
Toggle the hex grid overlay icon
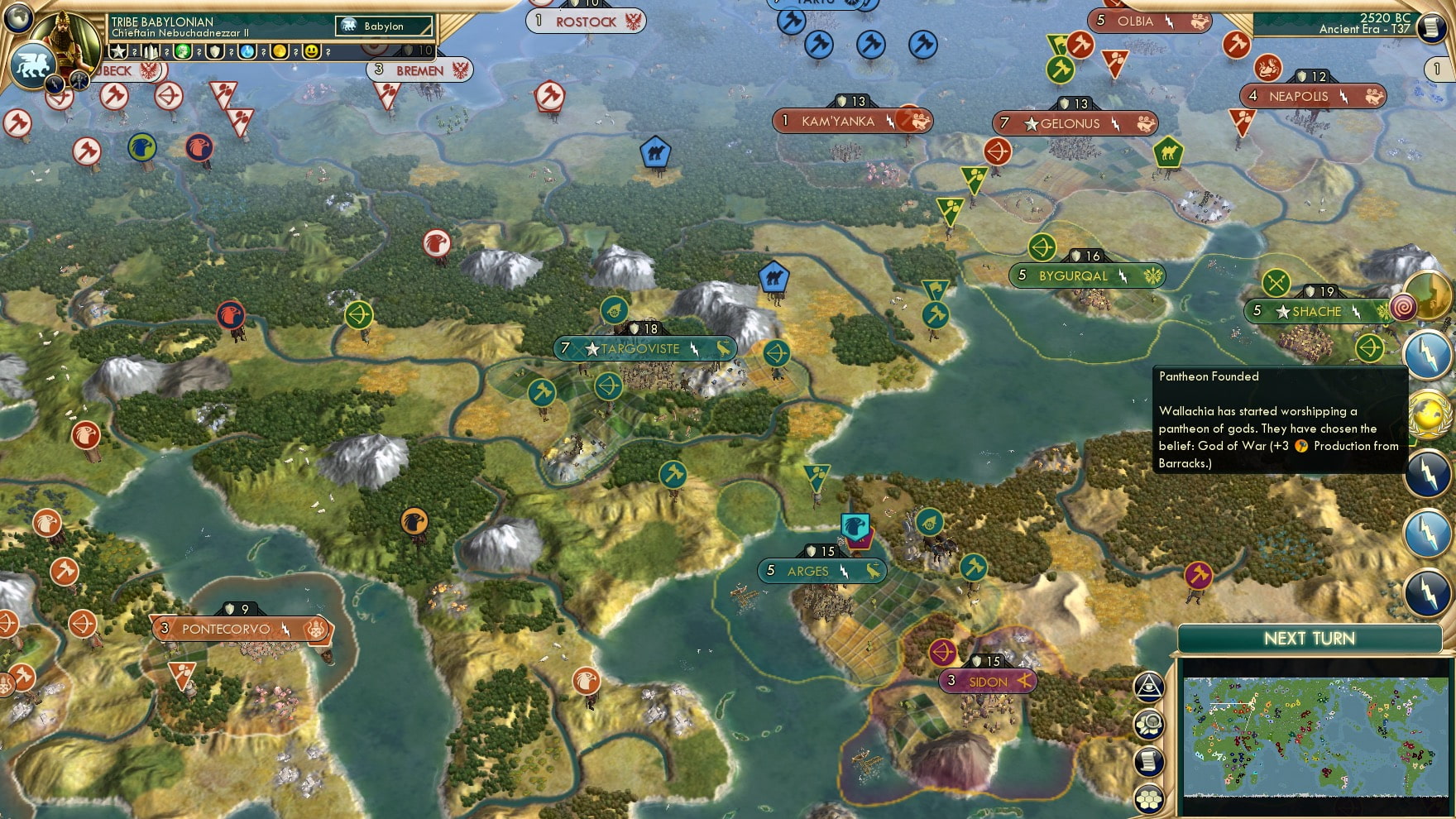coord(1148,797)
